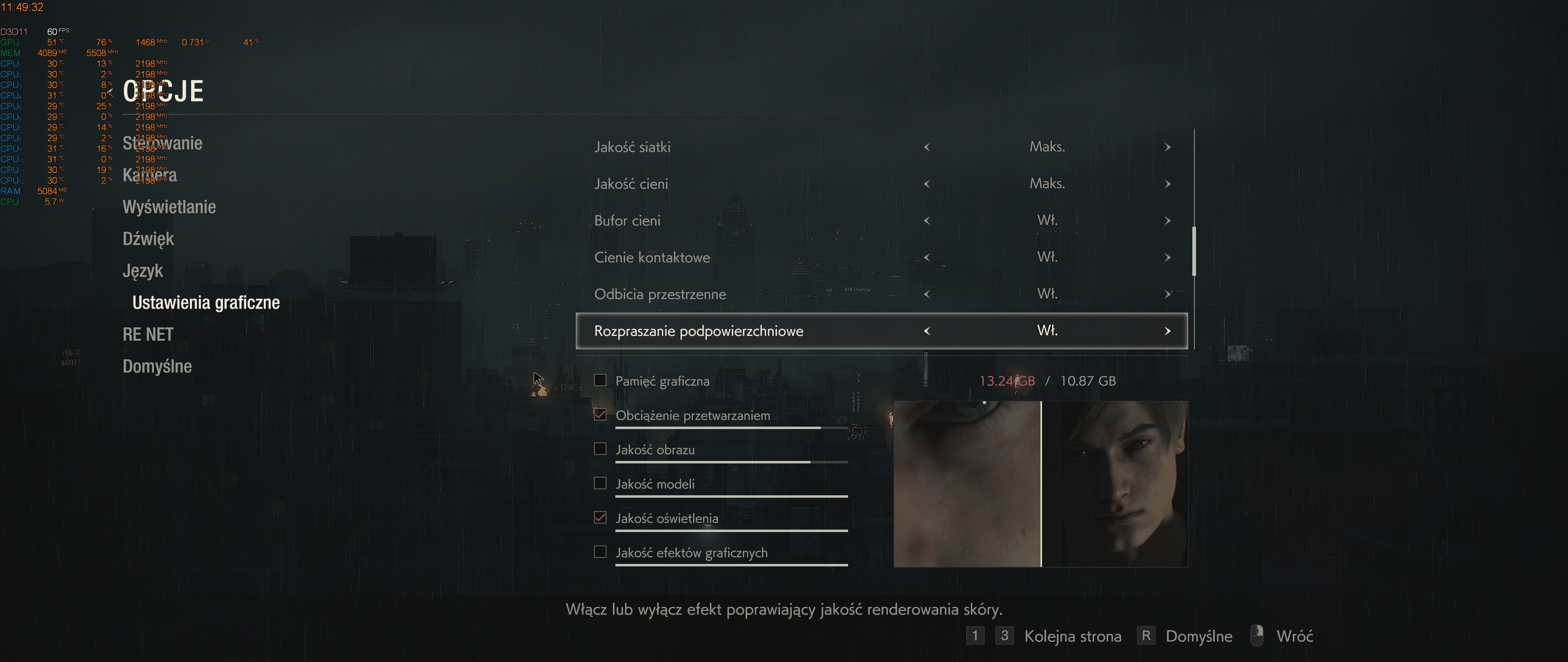The width and height of the screenshot is (1568, 662).
Task: Choose the Język language section
Action: click(x=143, y=271)
